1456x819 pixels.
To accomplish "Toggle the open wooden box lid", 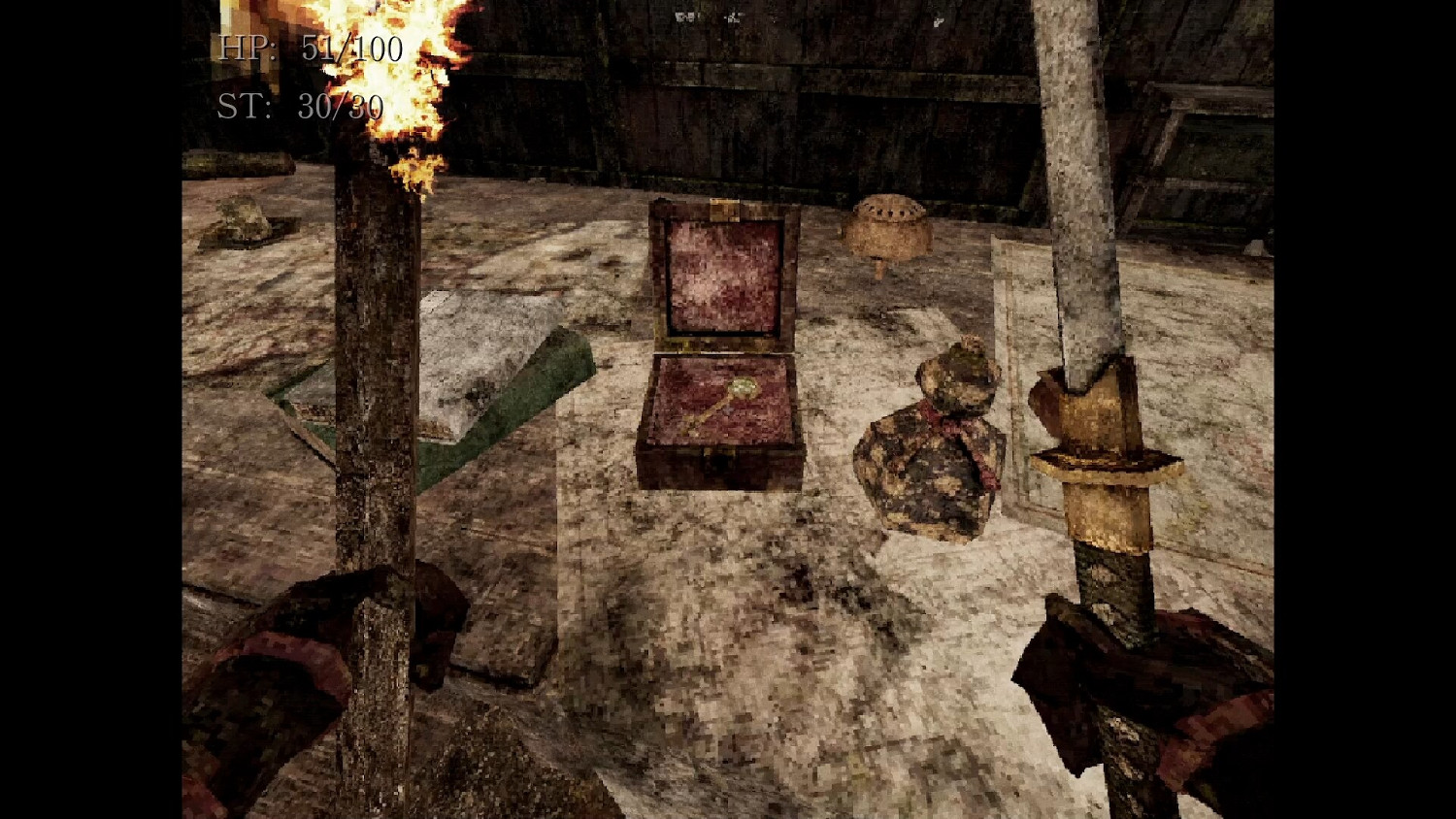I will [x=723, y=272].
